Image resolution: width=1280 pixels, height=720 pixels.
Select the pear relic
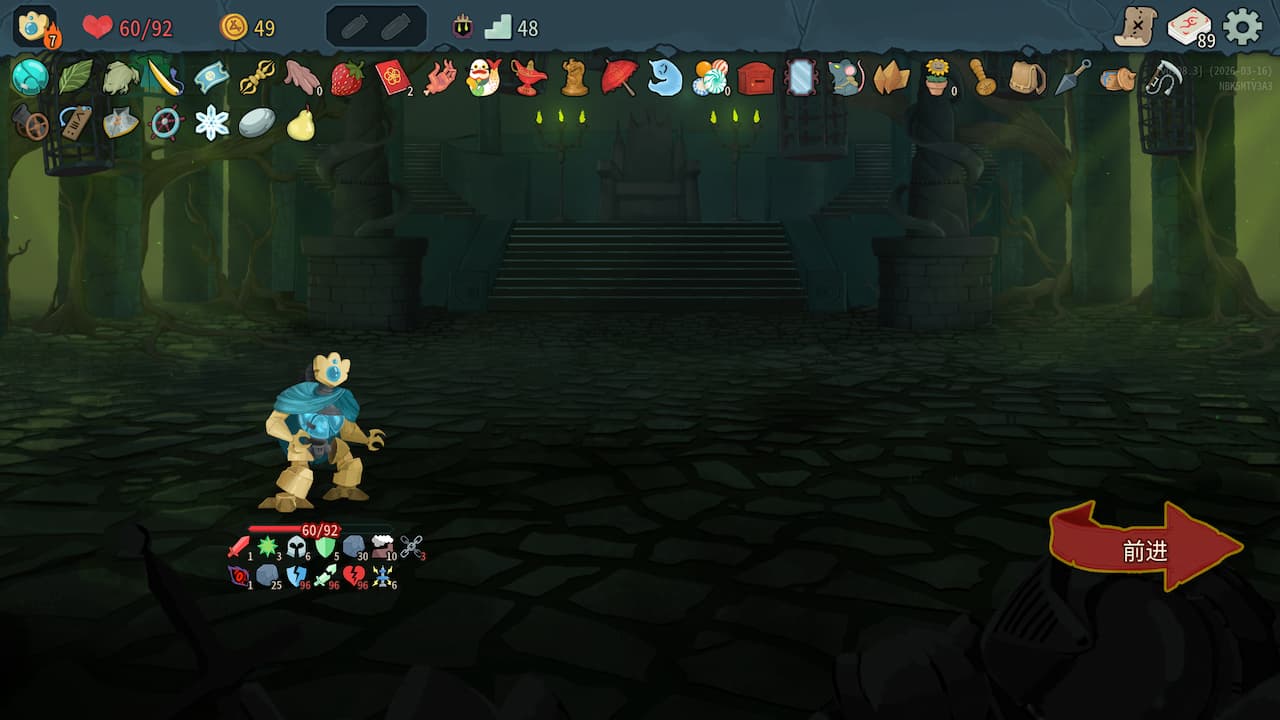coord(300,126)
